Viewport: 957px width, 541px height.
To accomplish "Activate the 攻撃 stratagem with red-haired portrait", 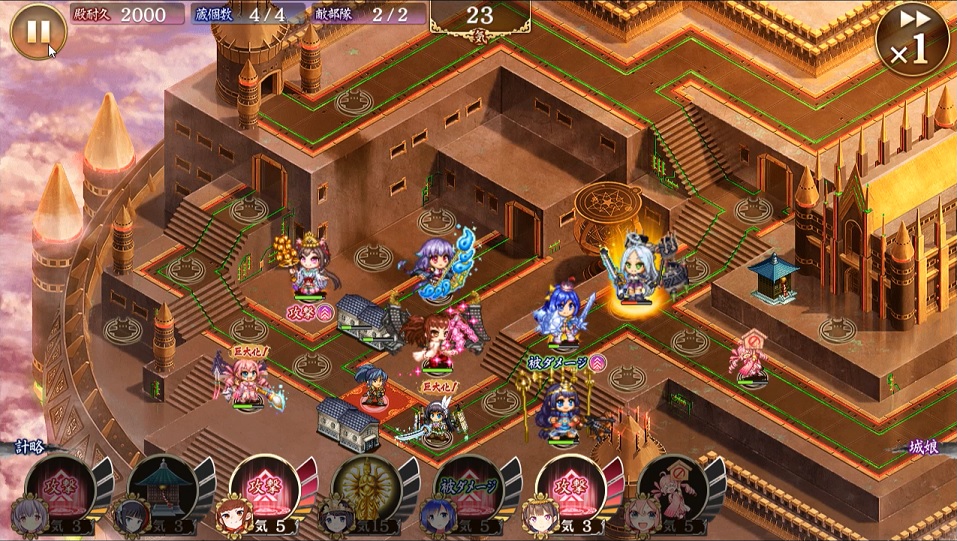I will click(x=265, y=491).
